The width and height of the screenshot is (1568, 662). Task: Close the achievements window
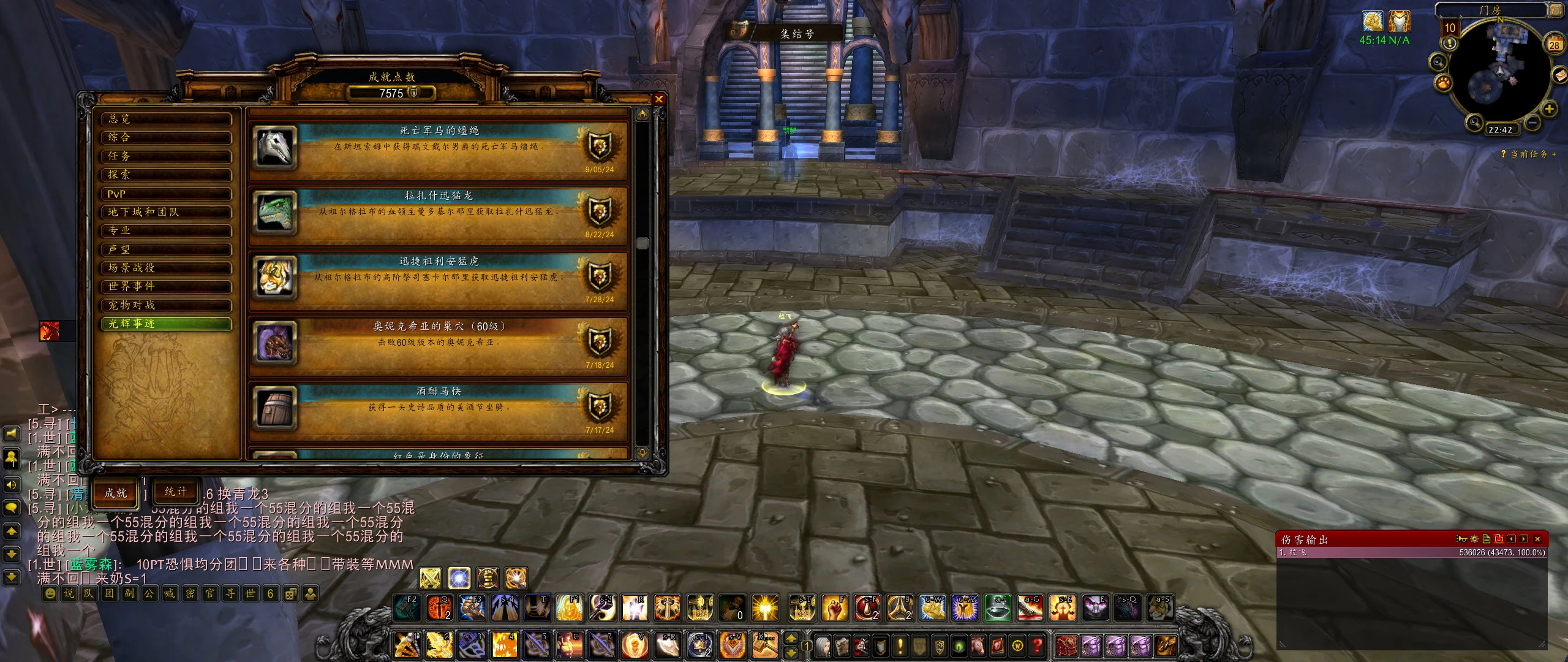658,99
